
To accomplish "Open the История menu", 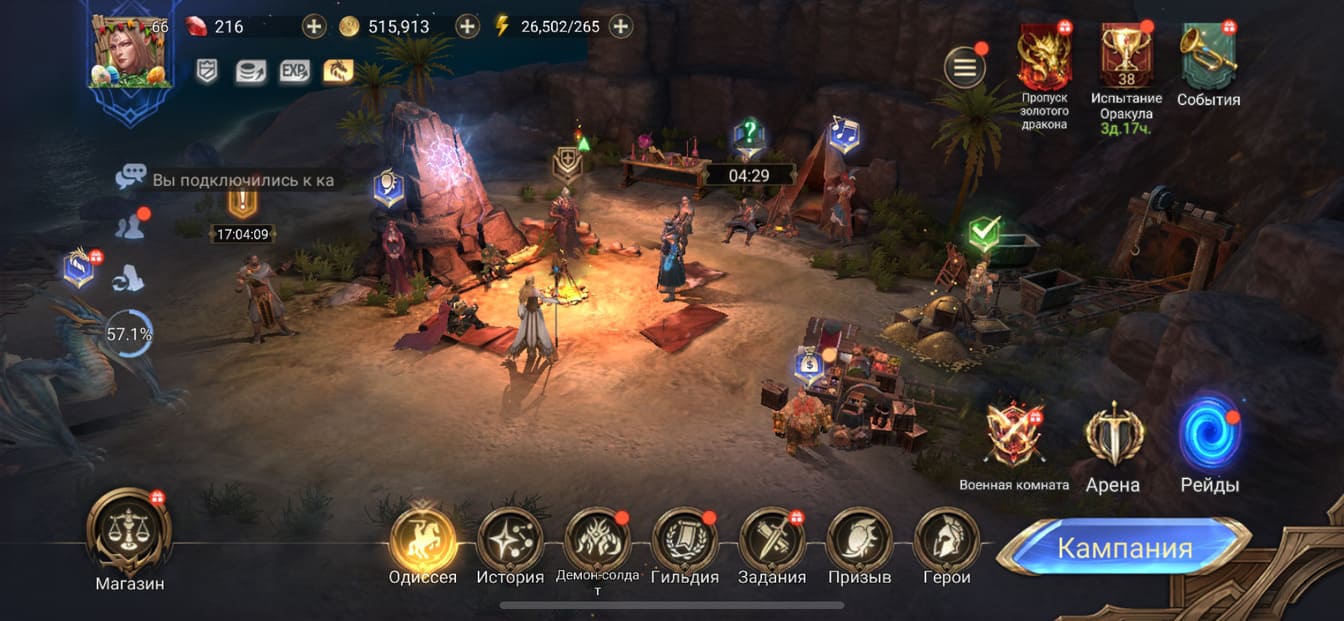I will [510, 540].
